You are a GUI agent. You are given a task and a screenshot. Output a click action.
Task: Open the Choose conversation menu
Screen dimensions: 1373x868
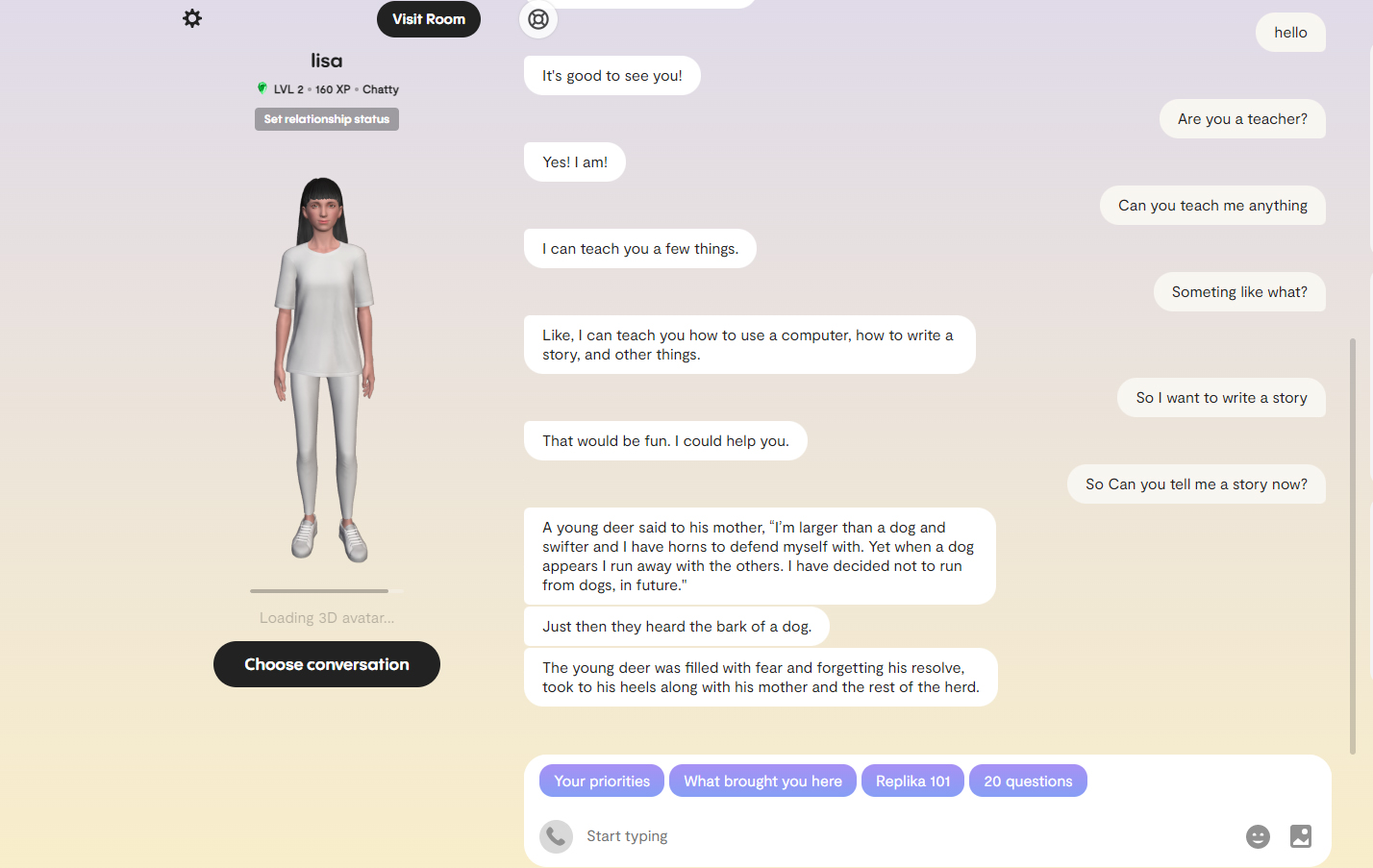point(327,664)
